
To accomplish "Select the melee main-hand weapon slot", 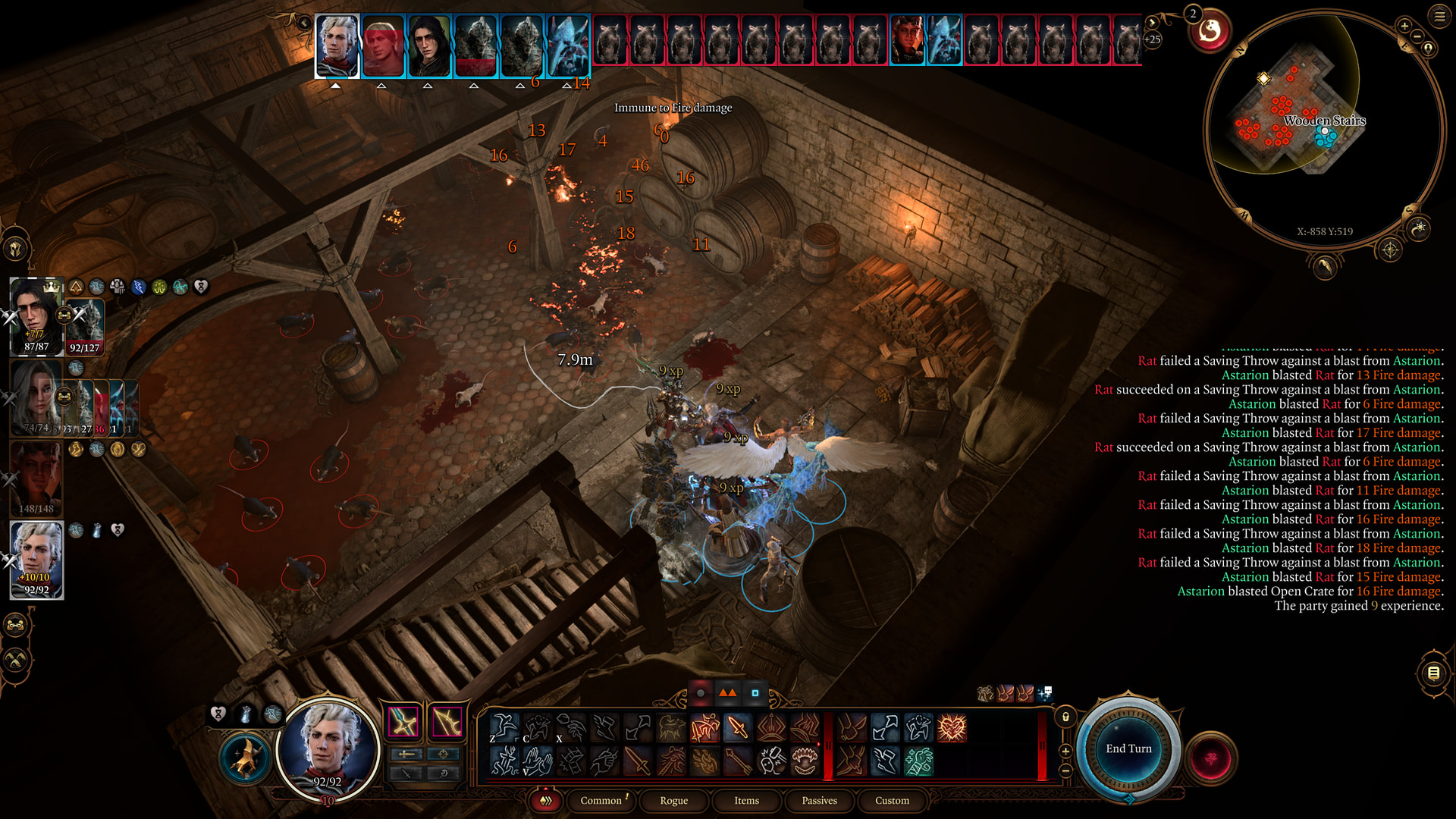I will click(403, 722).
